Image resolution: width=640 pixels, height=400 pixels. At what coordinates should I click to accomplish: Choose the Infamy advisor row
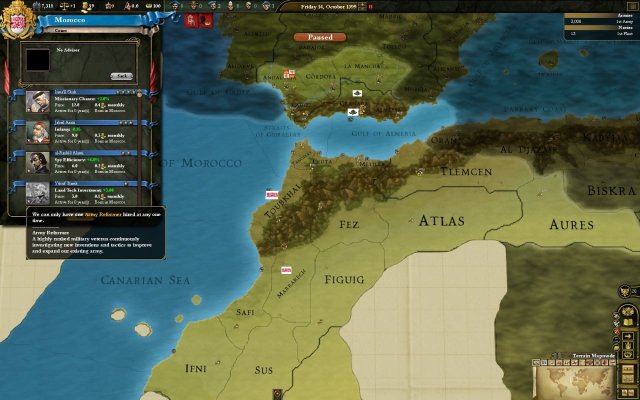pos(85,133)
